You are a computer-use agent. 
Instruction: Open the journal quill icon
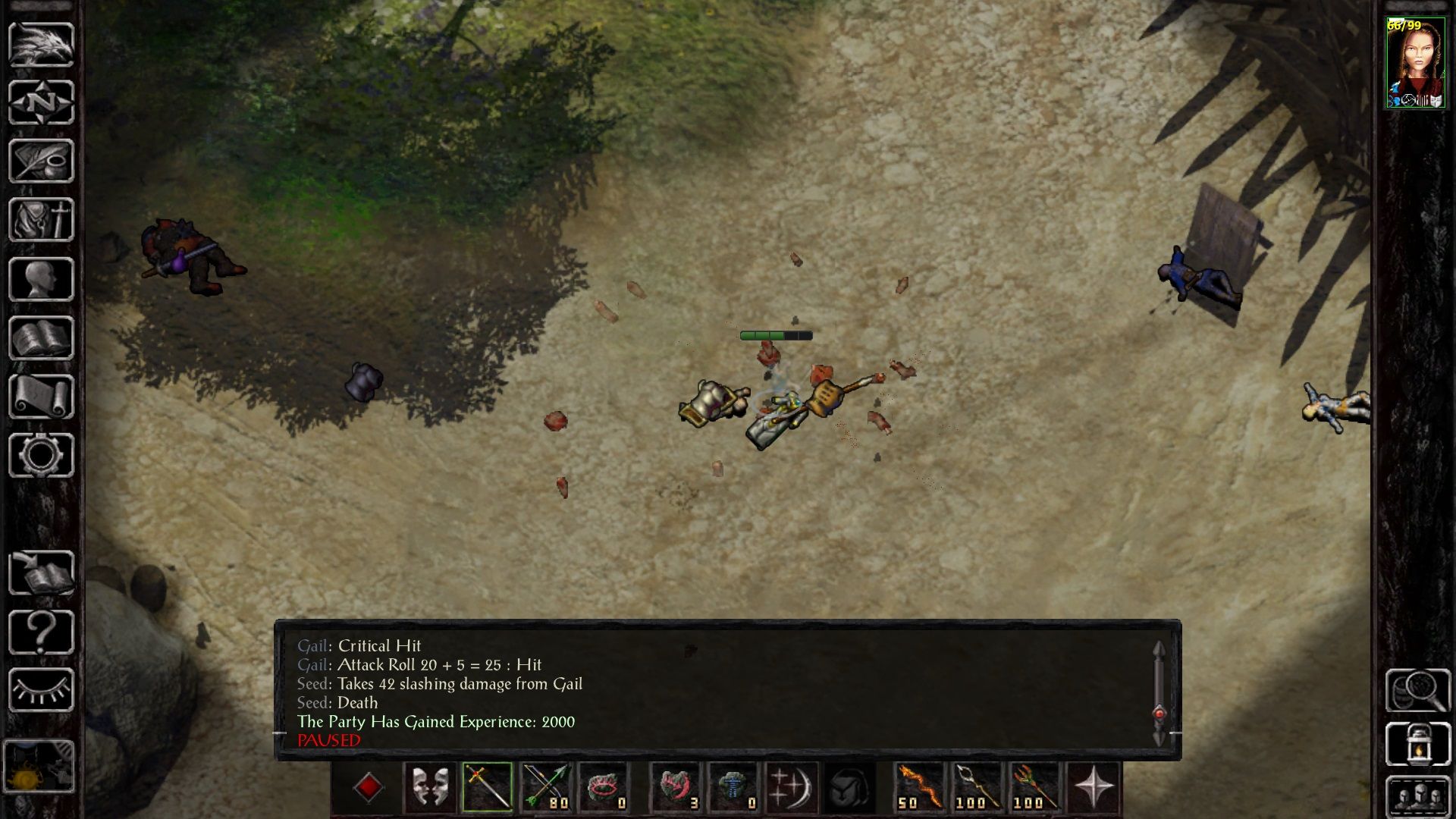(41, 161)
